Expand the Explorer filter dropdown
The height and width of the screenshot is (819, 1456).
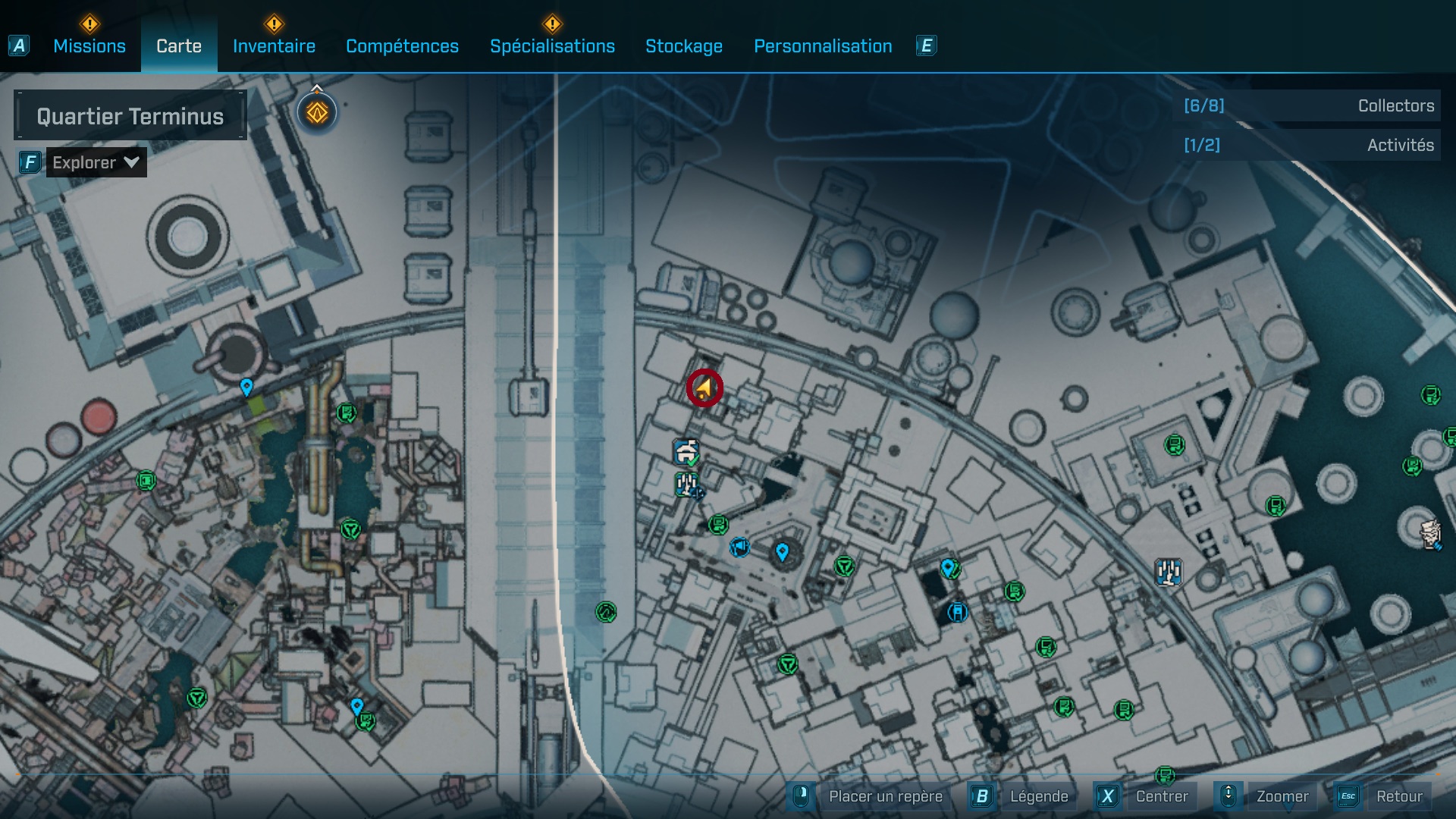[x=96, y=162]
